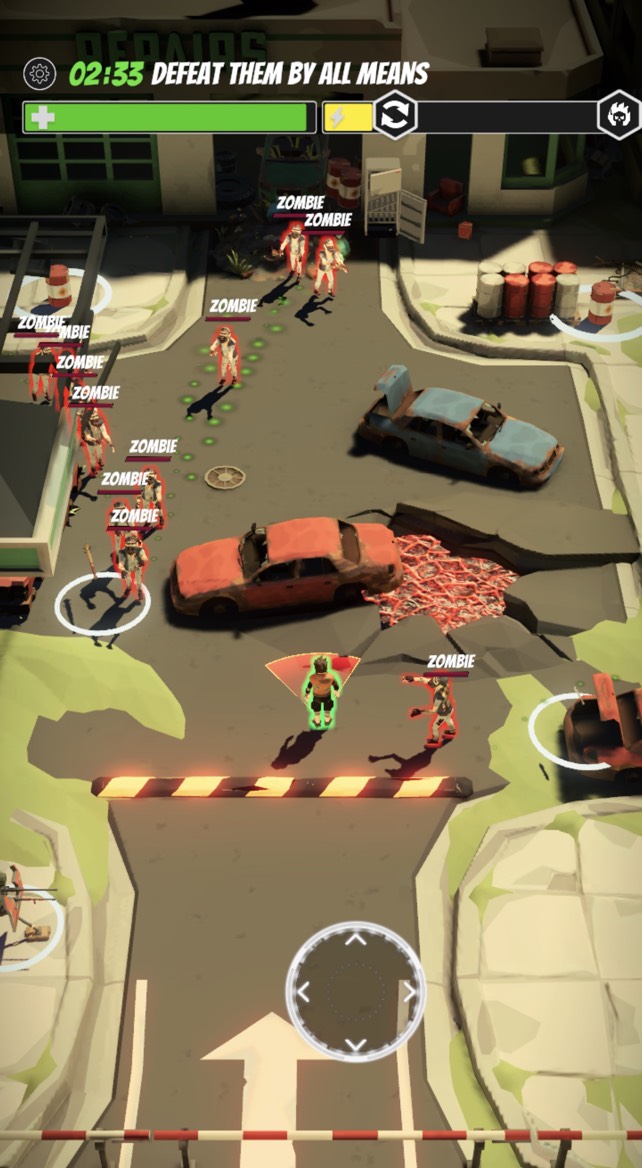Trigger the flaming head rage ability
Viewport: 642px width, 1168px height.
point(618,116)
